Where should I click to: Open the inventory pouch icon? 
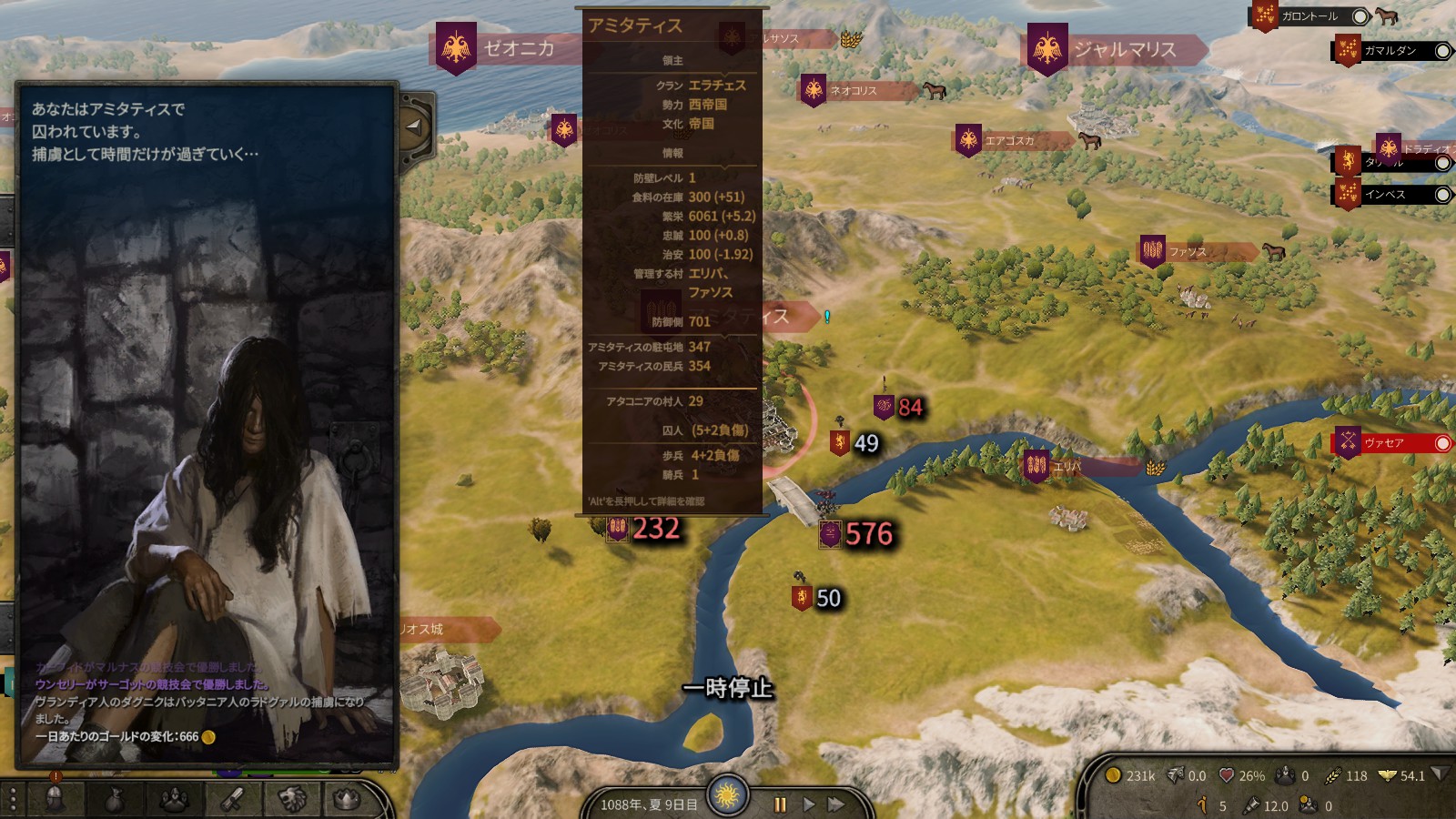pos(115,800)
